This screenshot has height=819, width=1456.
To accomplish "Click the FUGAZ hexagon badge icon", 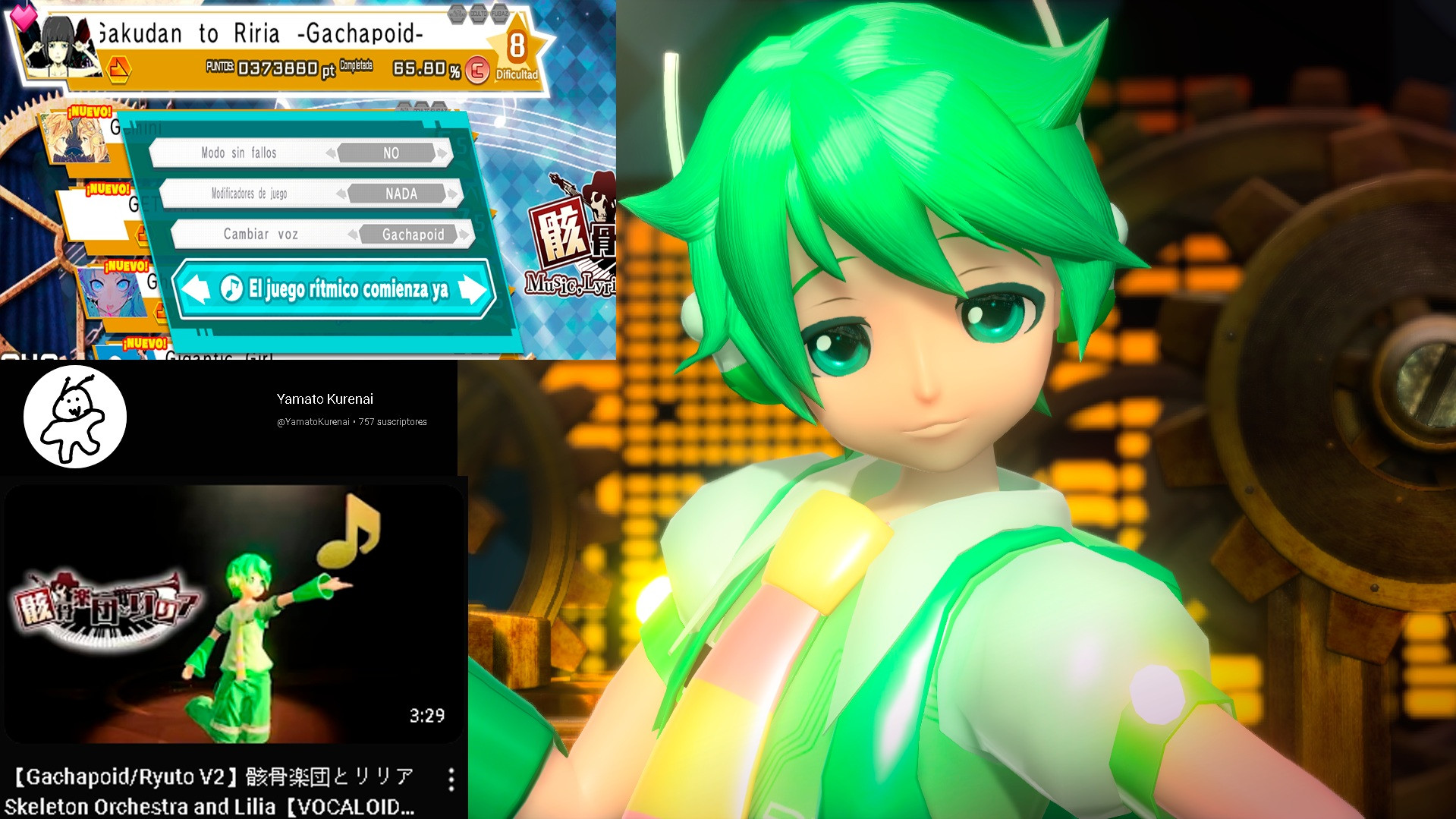I will tap(499, 14).
